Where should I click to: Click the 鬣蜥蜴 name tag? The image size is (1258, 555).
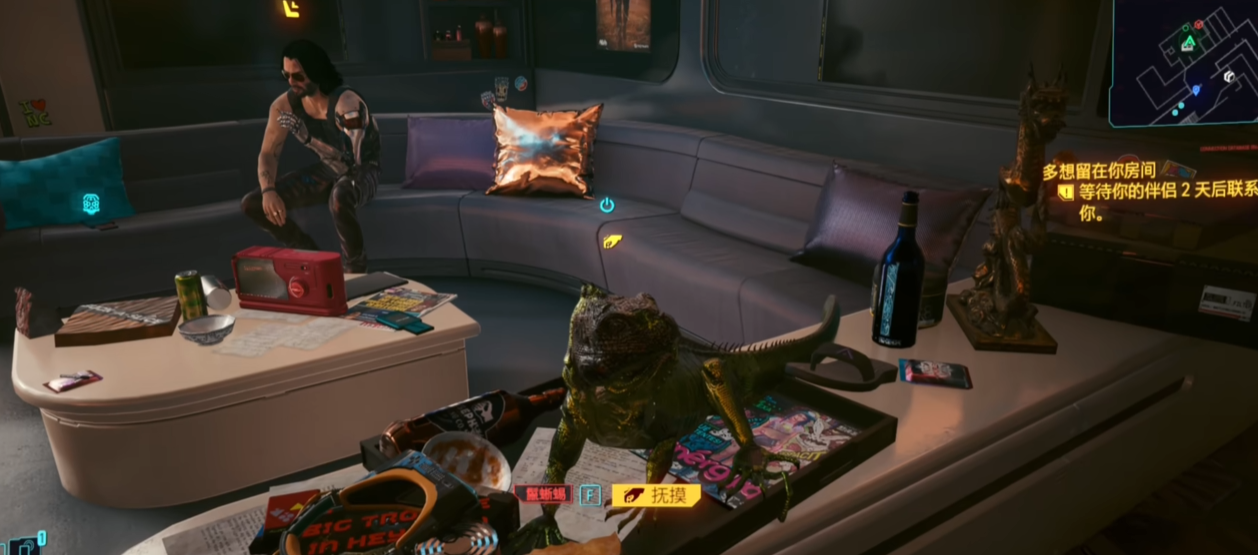[x=544, y=494]
